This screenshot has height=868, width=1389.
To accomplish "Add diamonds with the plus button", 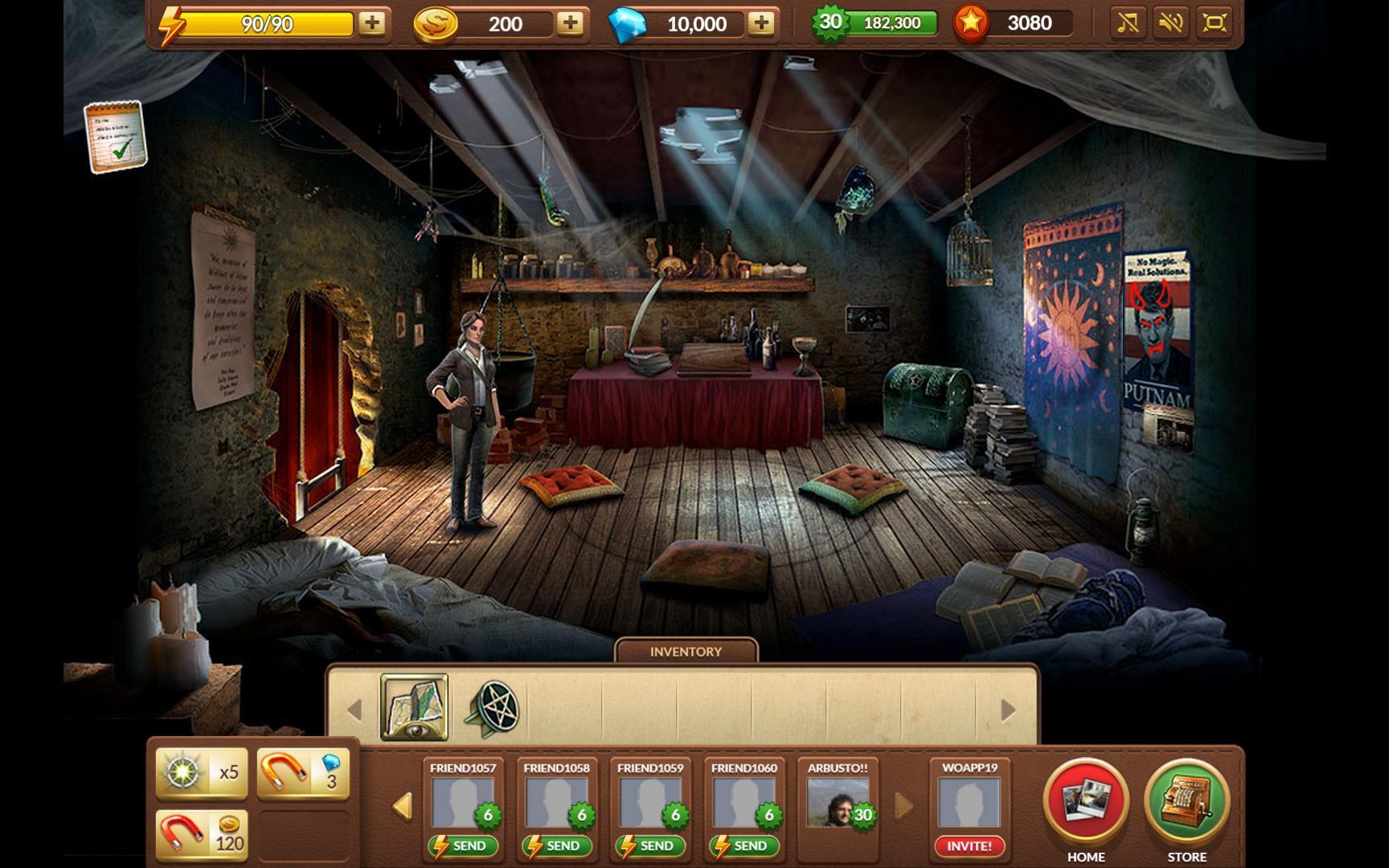I will (x=760, y=23).
